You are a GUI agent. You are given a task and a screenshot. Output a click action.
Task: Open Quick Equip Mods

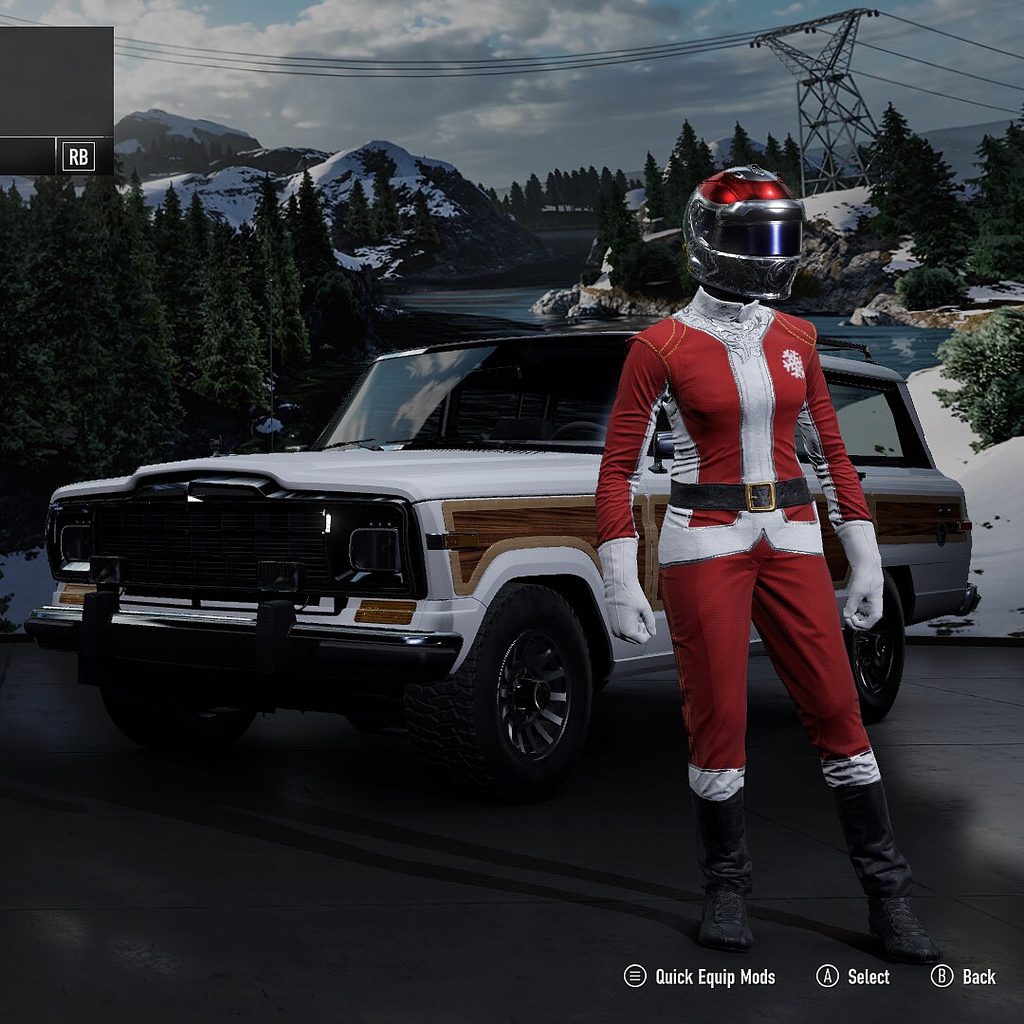(x=700, y=977)
